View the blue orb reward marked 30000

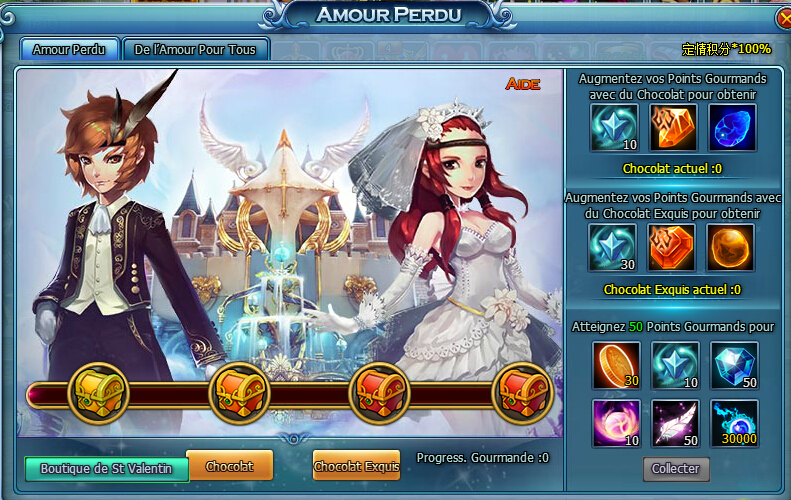pyautogui.click(x=734, y=422)
